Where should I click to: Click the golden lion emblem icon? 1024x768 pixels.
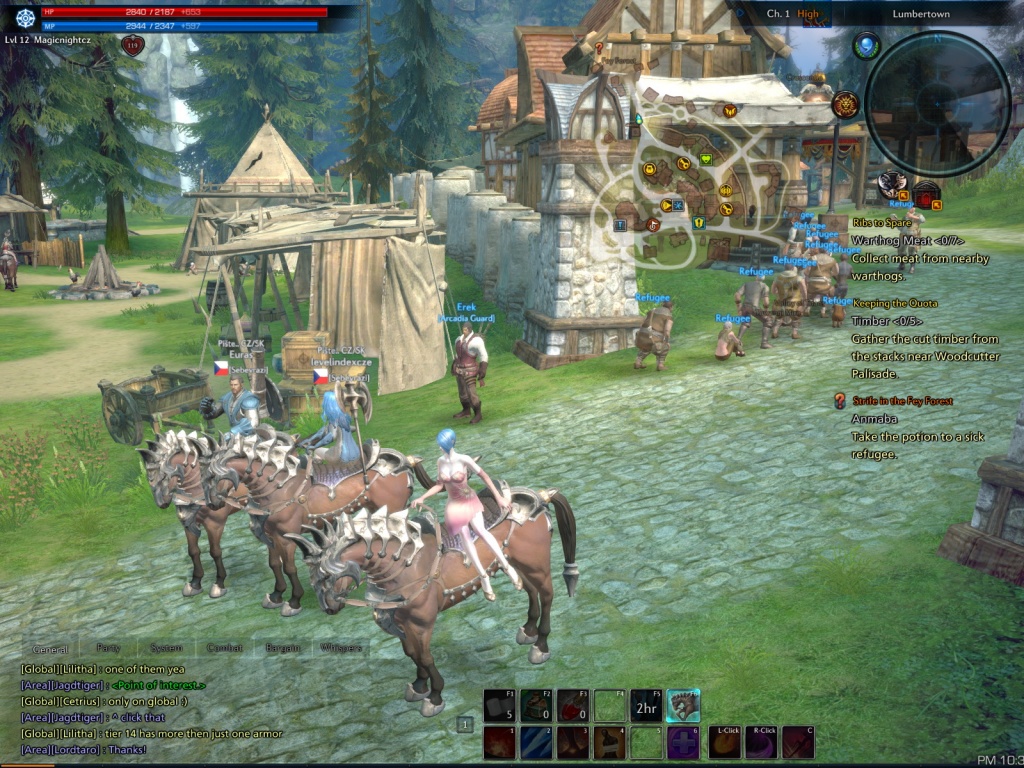(x=846, y=104)
